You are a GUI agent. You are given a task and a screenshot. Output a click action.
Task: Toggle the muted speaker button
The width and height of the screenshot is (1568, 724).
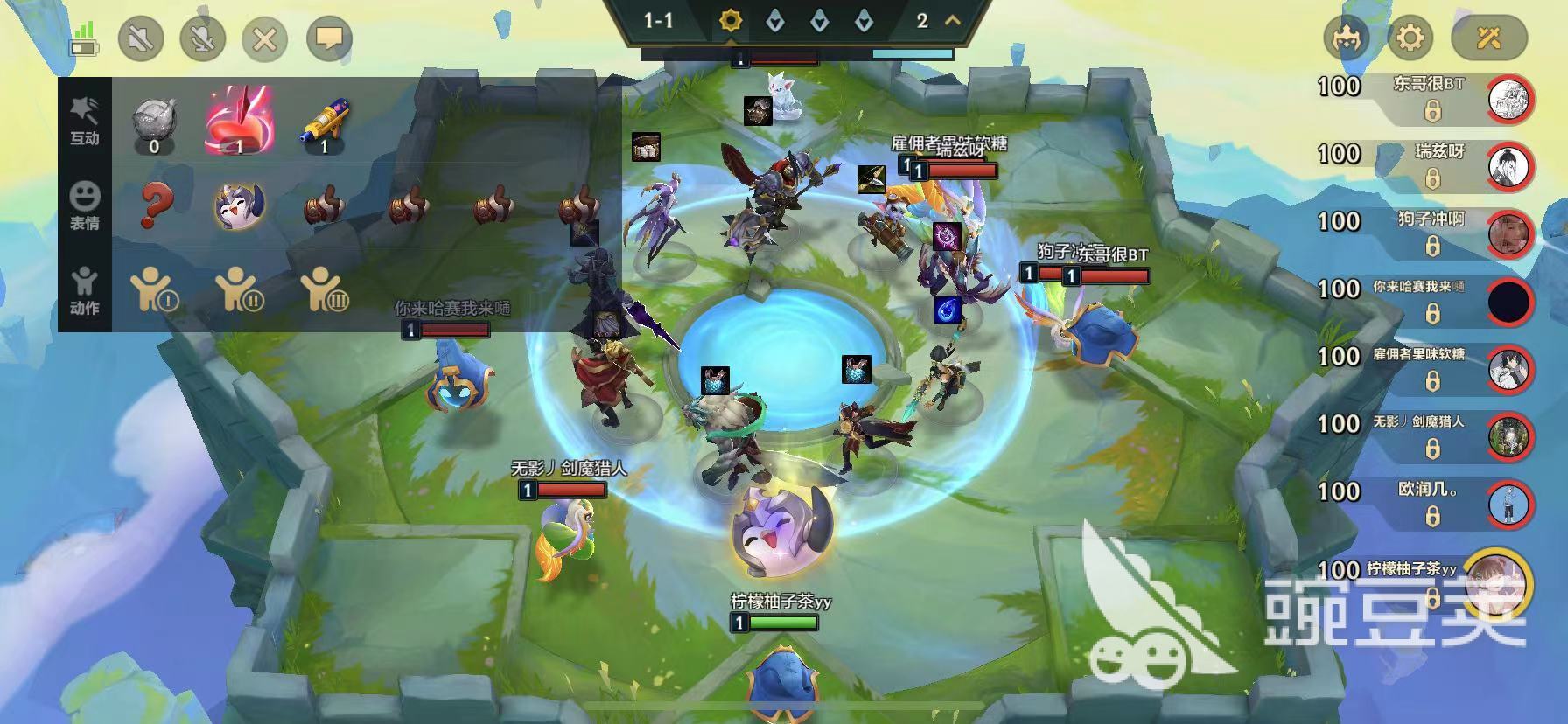(x=141, y=39)
